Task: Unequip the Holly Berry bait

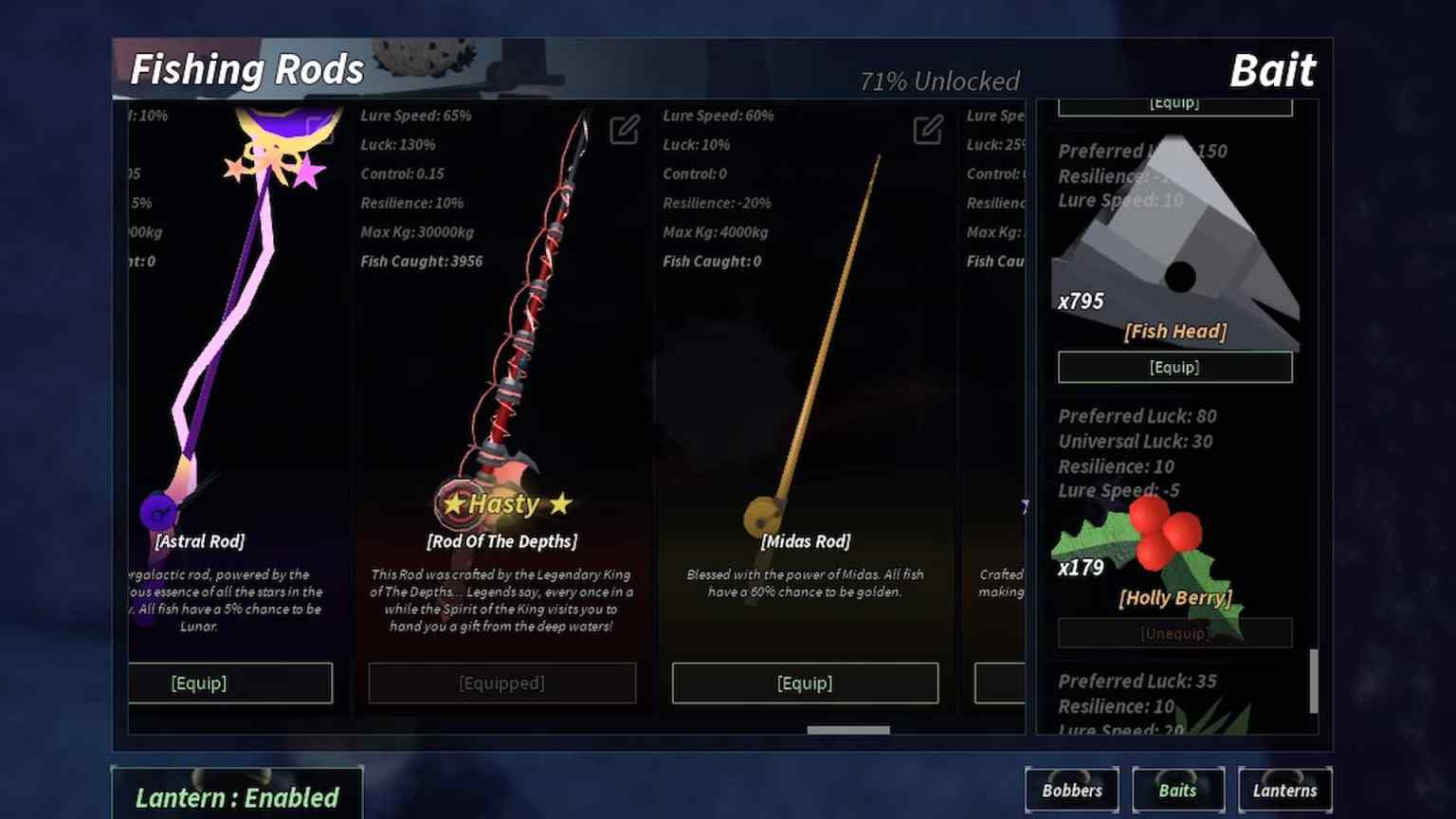Action: pyautogui.click(x=1174, y=632)
